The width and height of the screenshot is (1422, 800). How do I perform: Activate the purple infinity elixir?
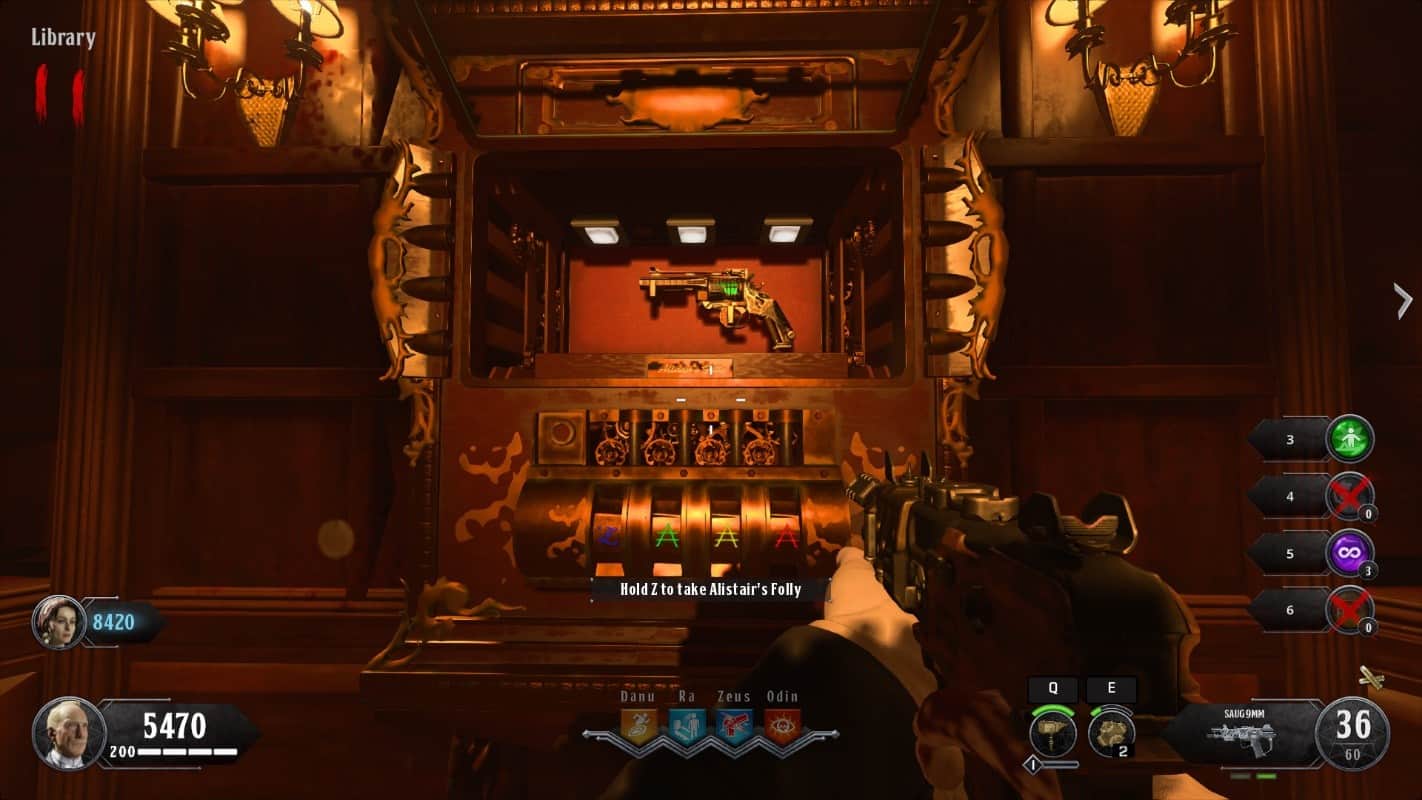click(1350, 553)
